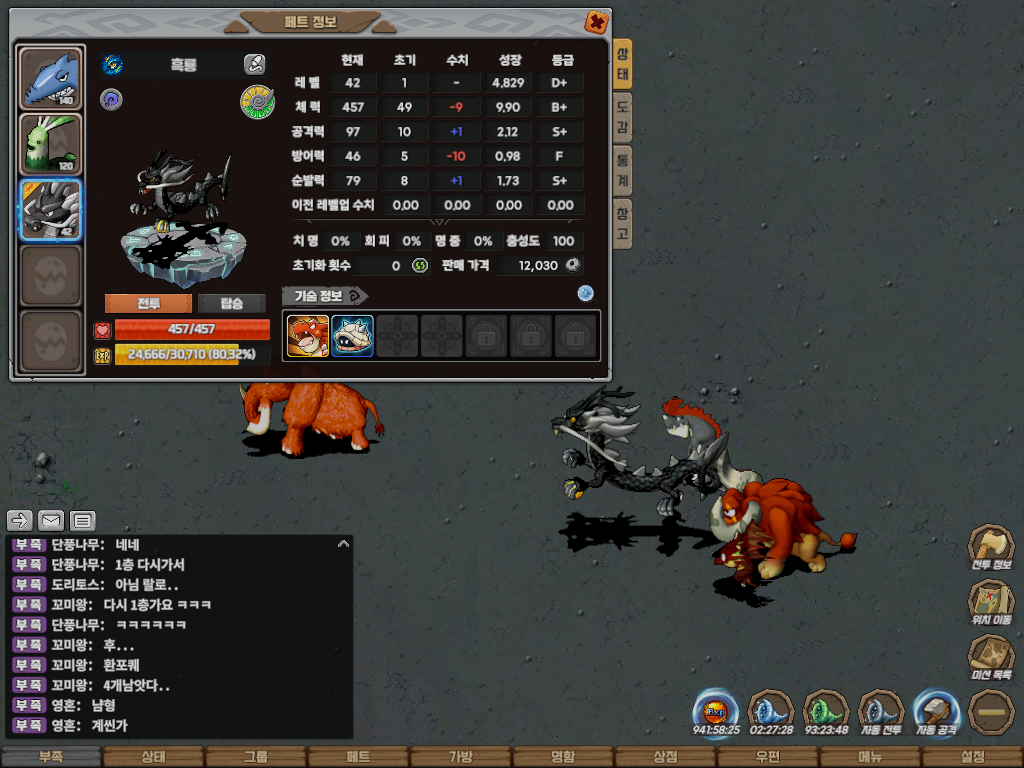The height and width of the screenshot is (768, 1024).
Task: Set pet to 전투 battle mode
Action: [148, 304]
